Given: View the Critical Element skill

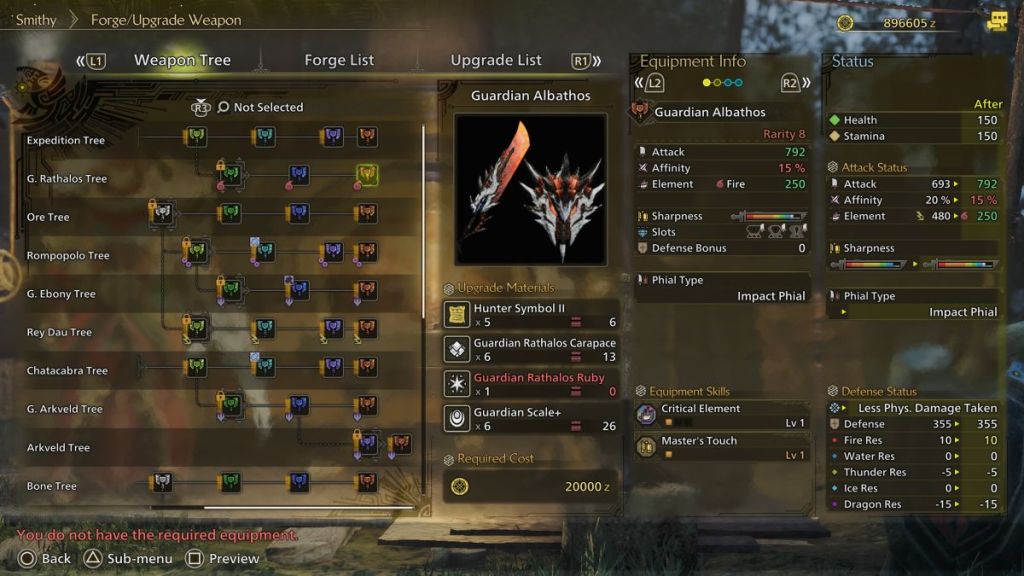Looking at the screenshot, I should point(721,415).
